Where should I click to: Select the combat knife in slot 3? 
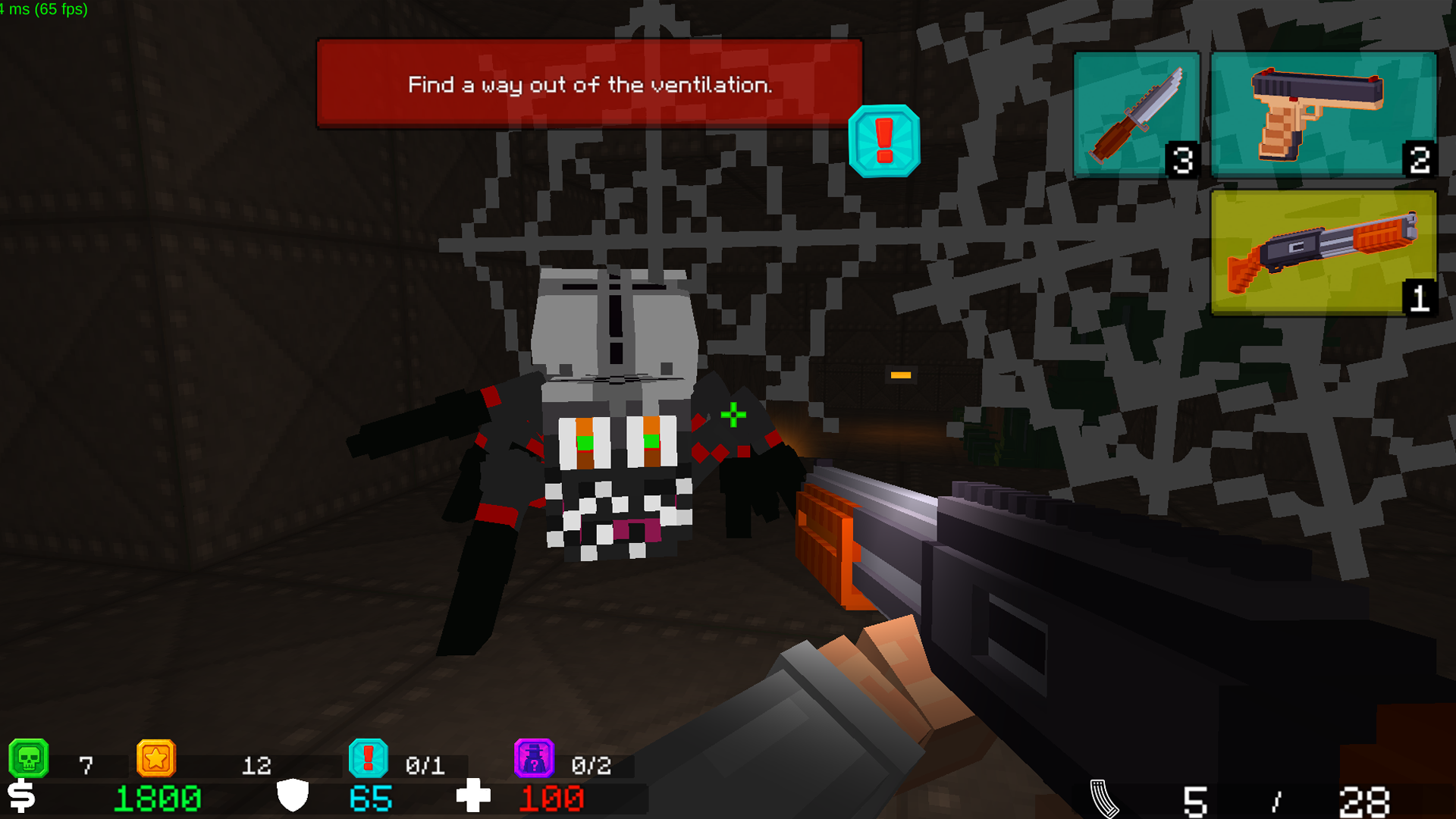tap(1136, 114)
